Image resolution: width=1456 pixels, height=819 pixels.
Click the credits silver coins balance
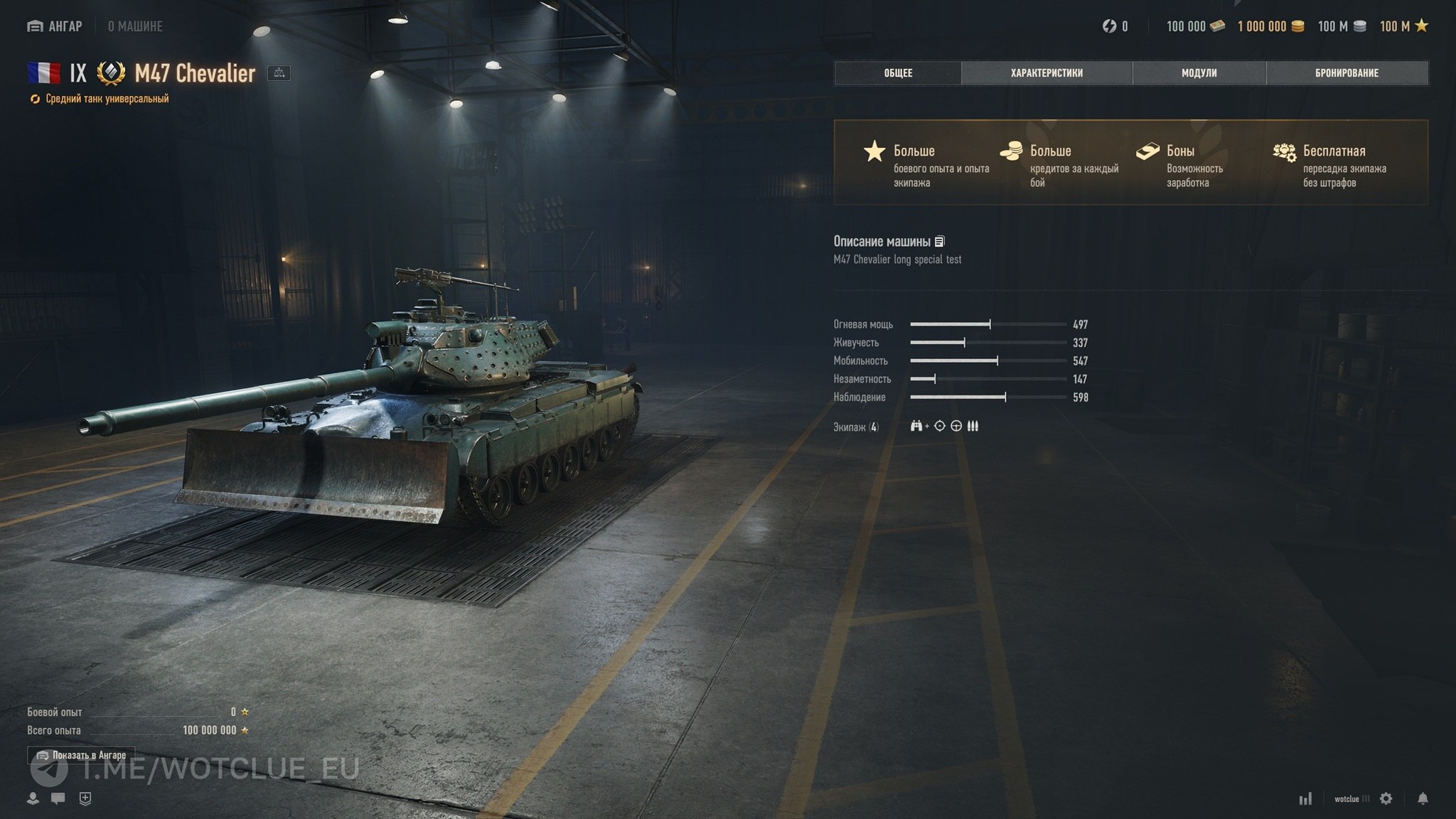[1342, 26]
